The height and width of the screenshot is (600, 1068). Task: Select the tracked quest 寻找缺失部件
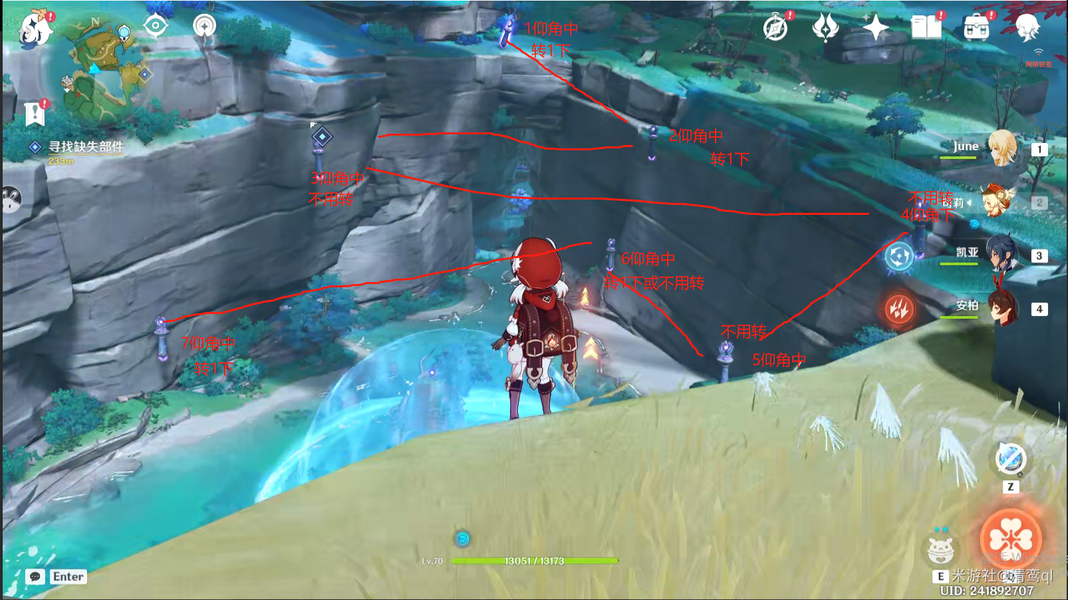tap(84, 147)
